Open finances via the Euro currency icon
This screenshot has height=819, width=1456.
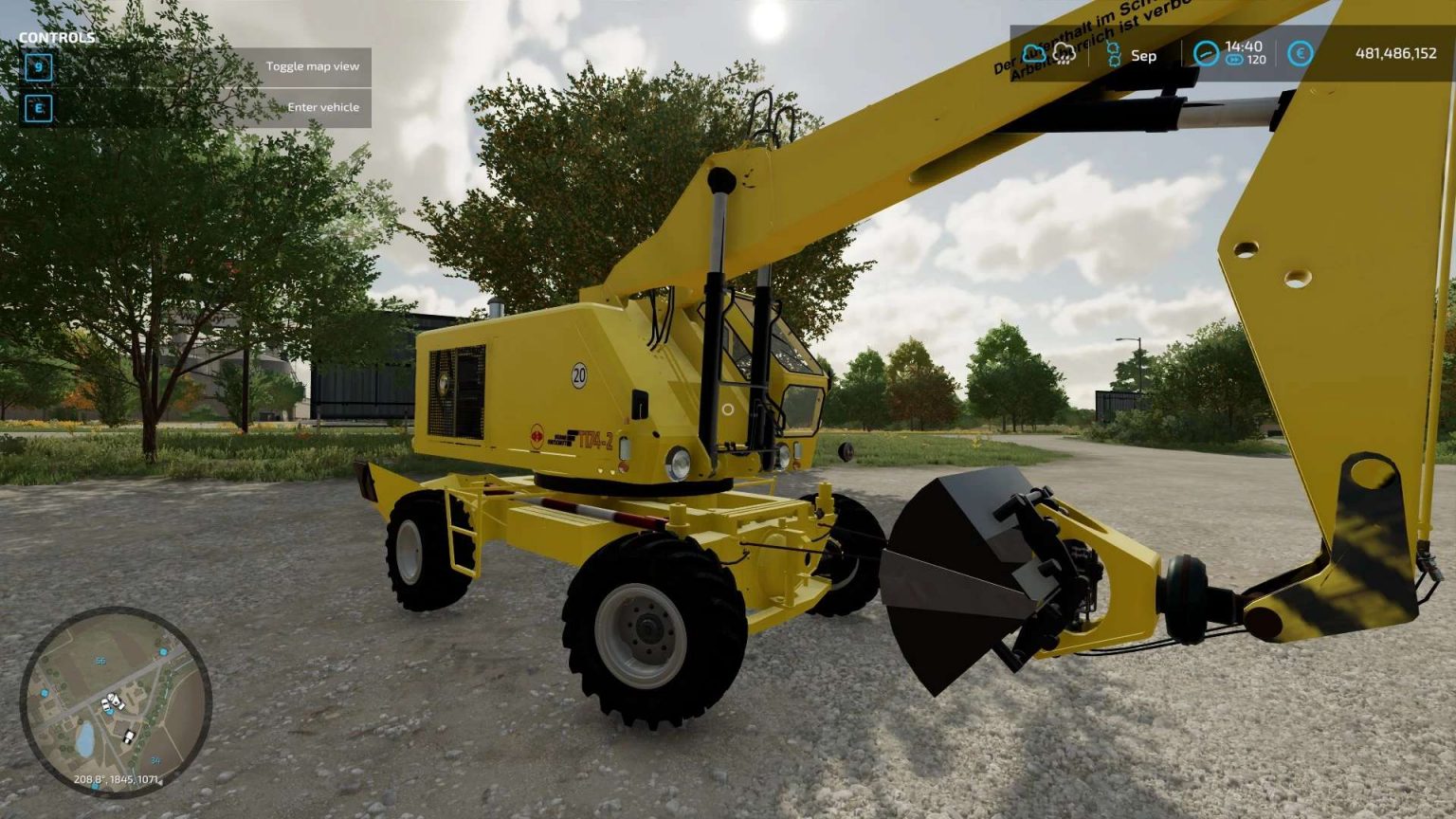[1300, 55]
